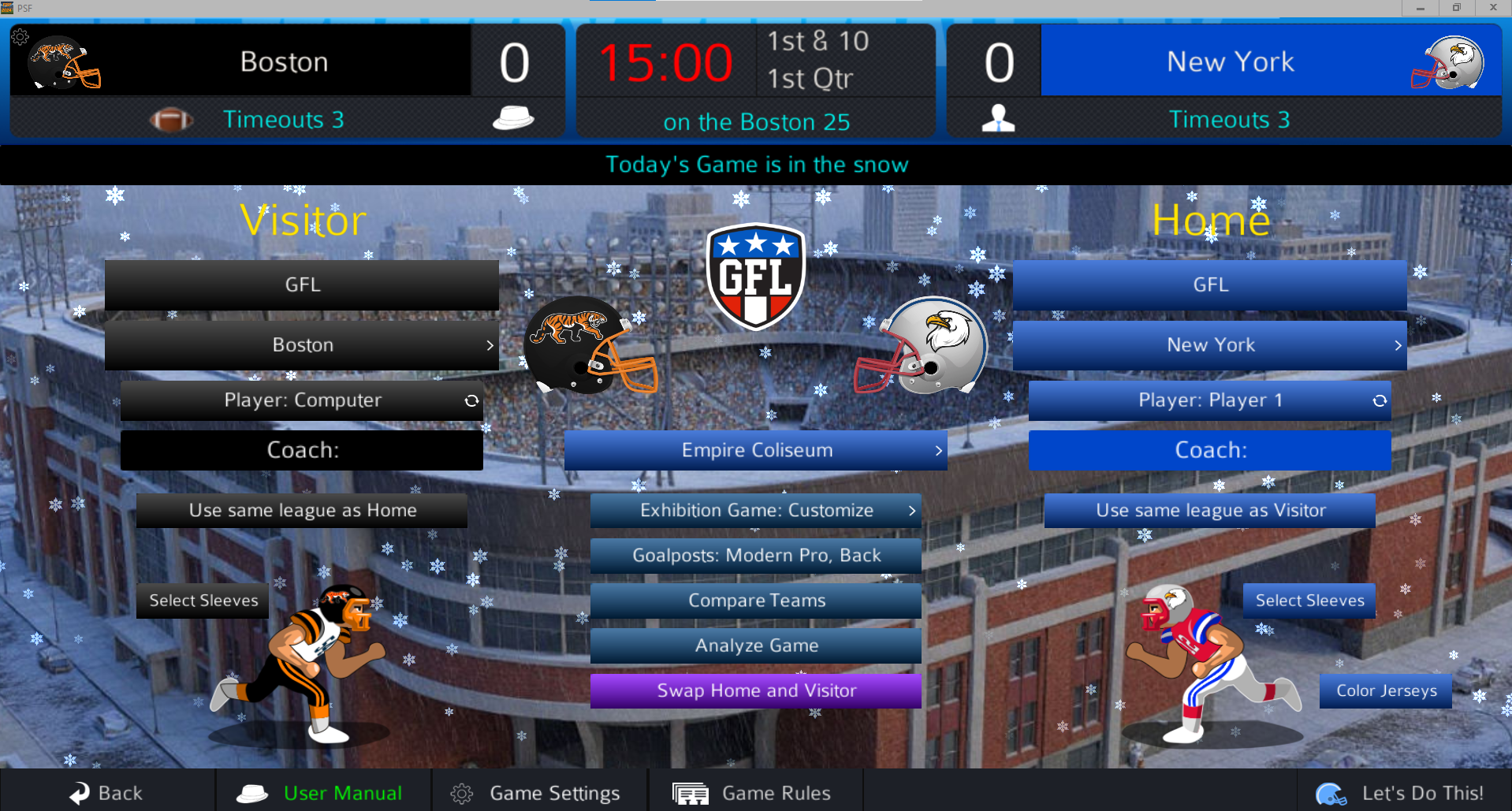Change Goalposts: Modern Pro, Back setting
Image resolution: width=1512 pixels, height=811 pixels.
point(755,556)
